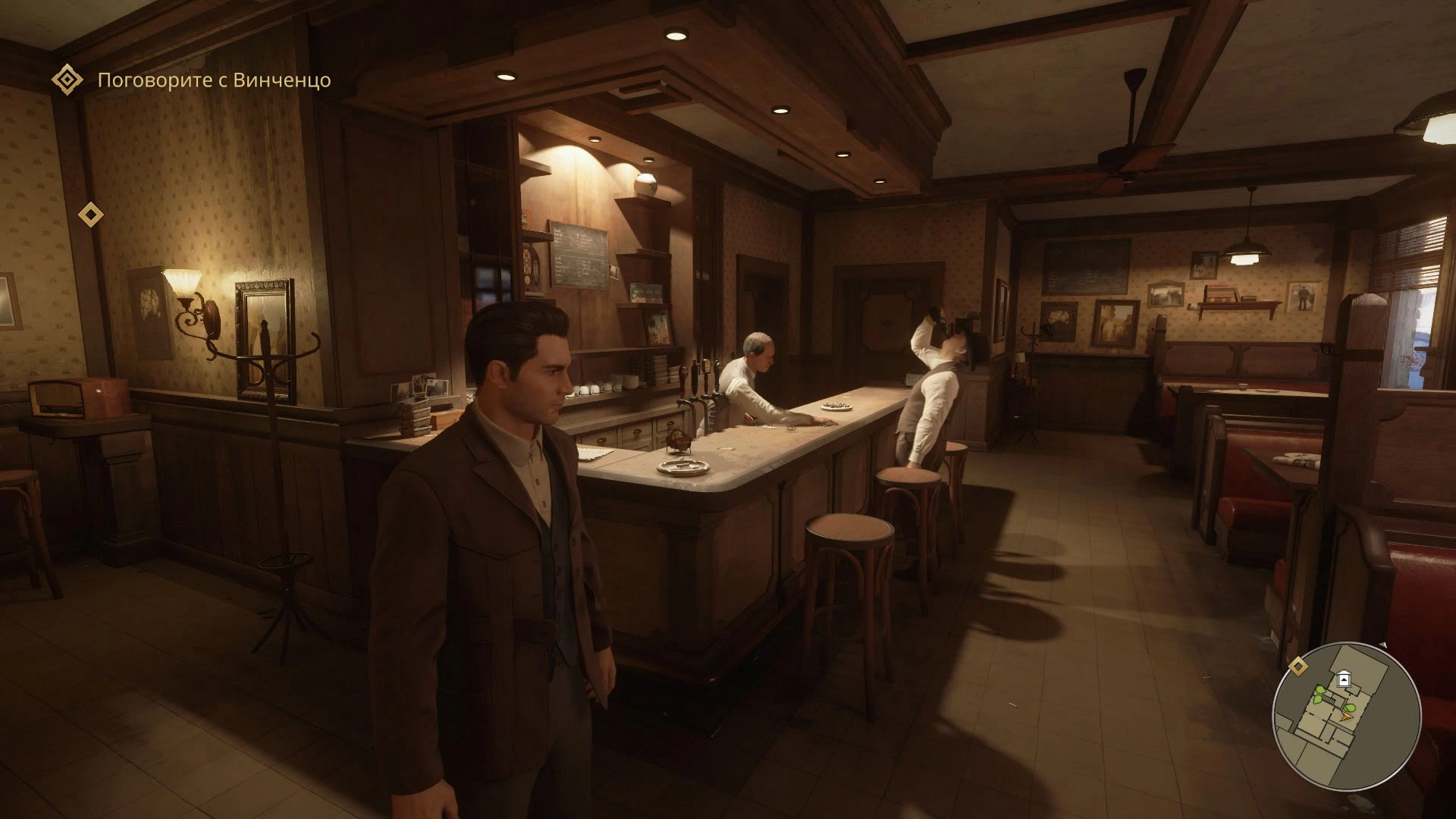Select the white building icon on the minimap
The height and width of the screenshot is (819, 1456).
coord(1345,679)
